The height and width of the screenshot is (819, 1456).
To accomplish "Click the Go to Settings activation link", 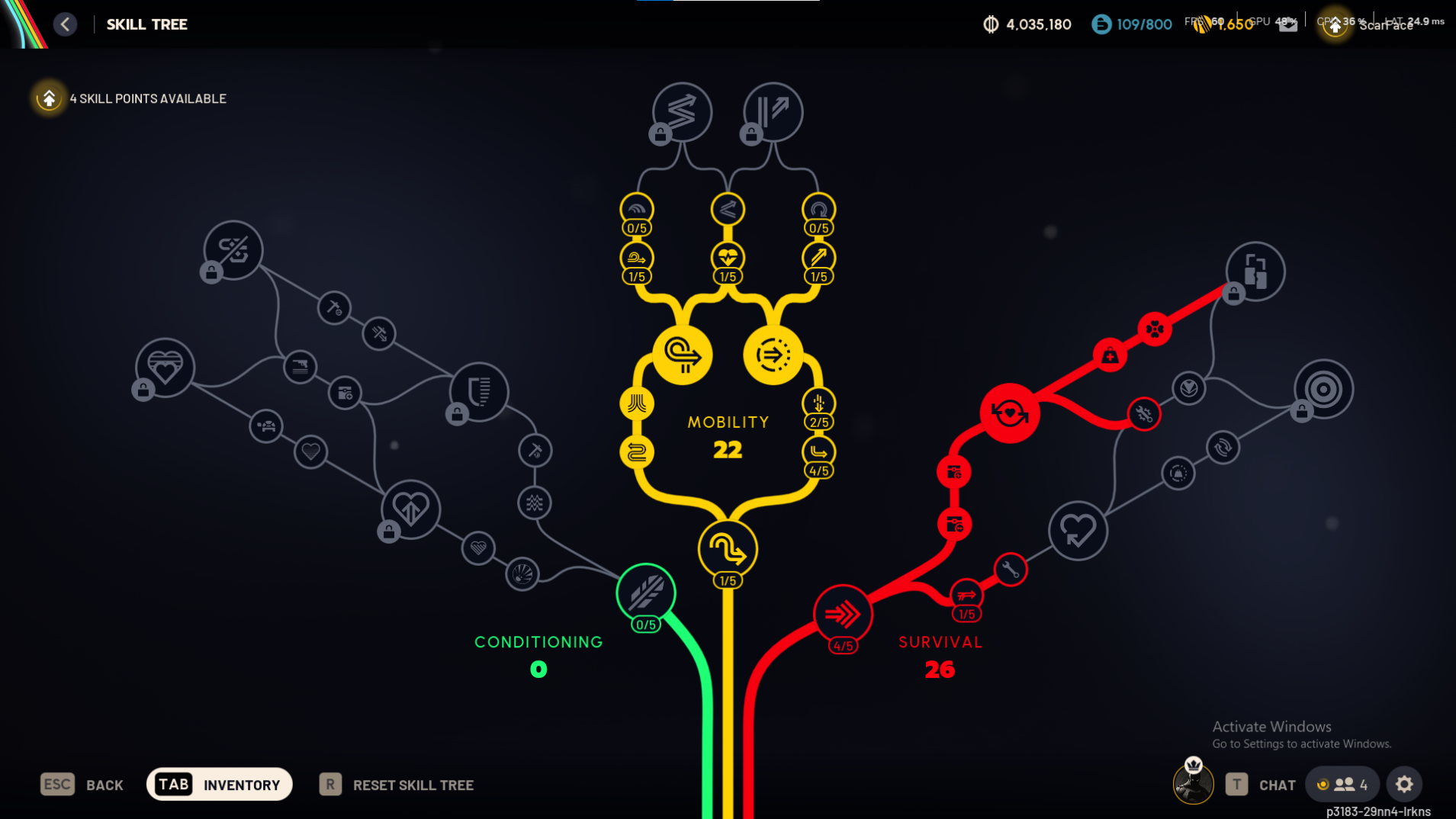I will click(1303, 743).
